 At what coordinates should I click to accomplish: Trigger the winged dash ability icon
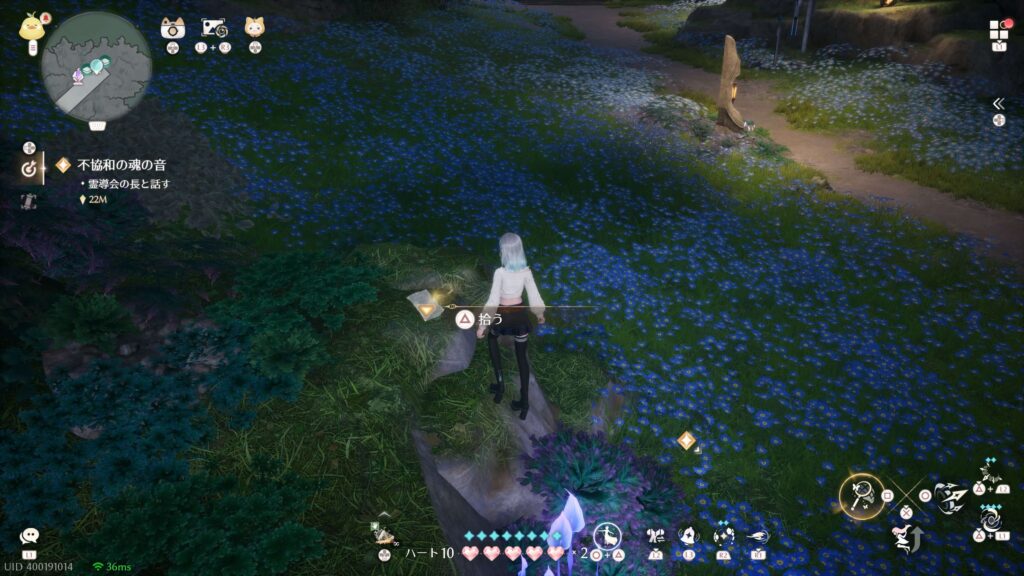click(x=950, y=497)
